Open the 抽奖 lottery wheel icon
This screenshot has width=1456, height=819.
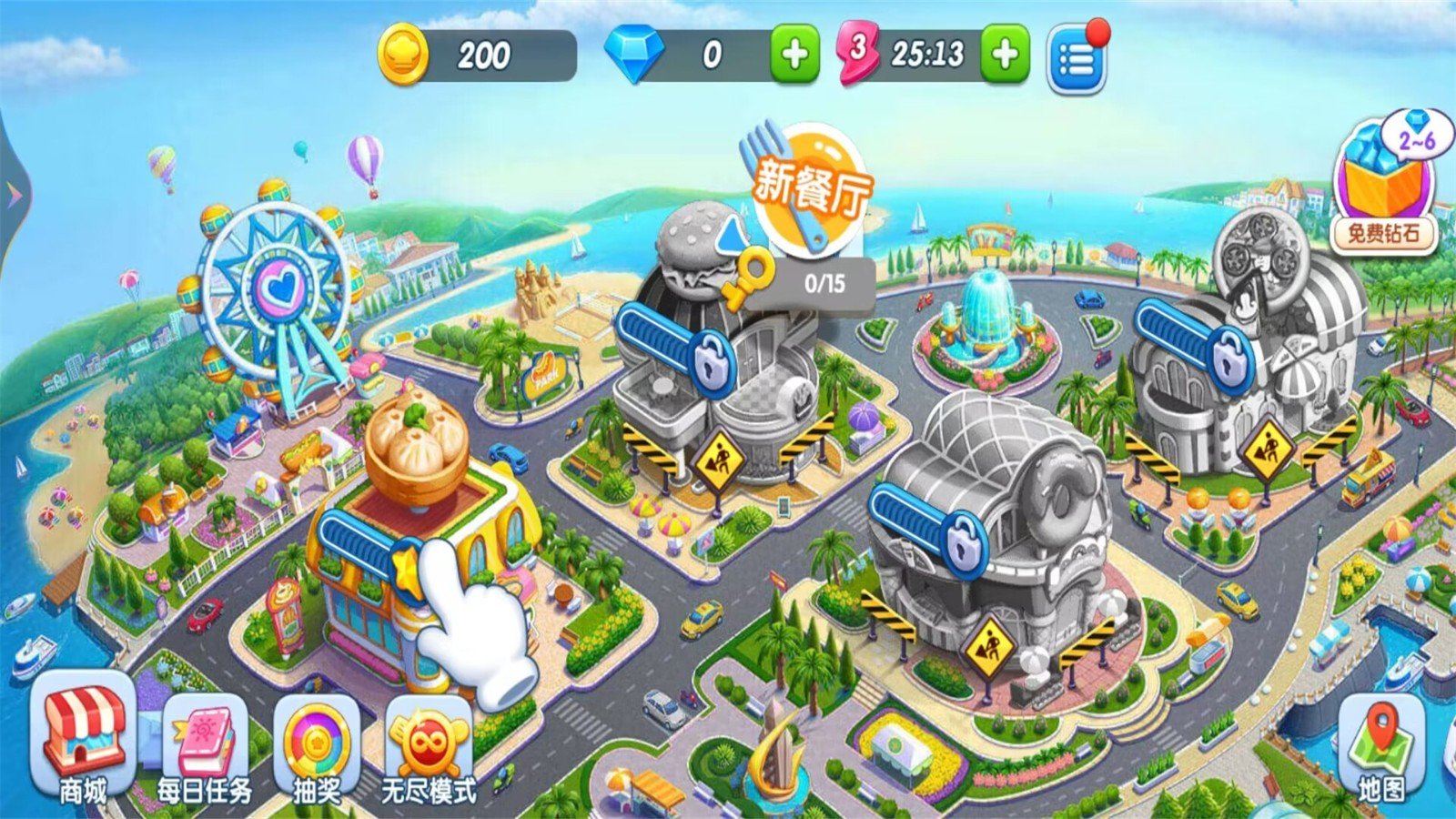pos(318,742)
